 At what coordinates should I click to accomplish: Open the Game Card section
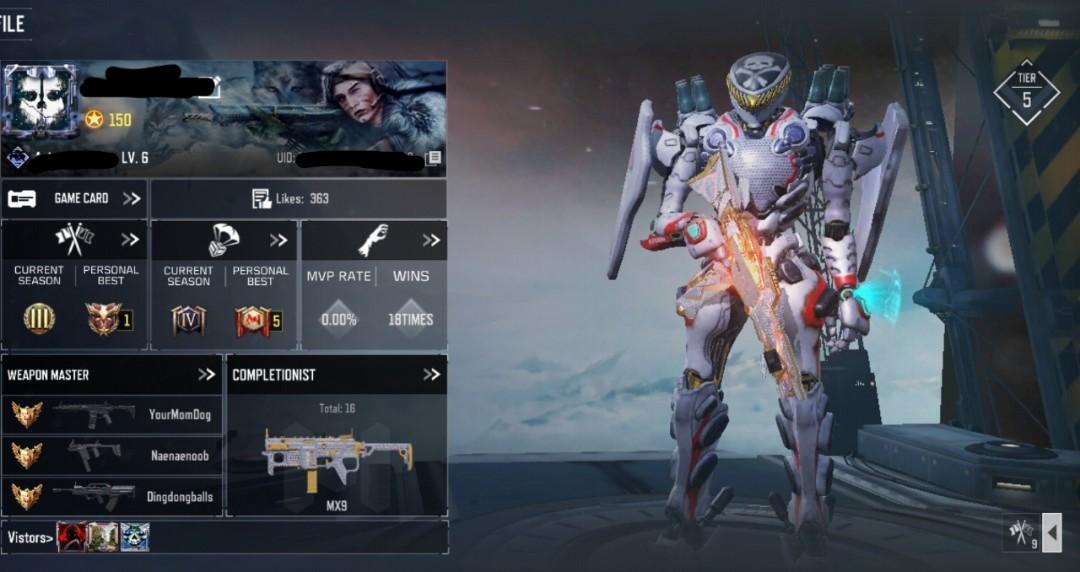[74, 198]
